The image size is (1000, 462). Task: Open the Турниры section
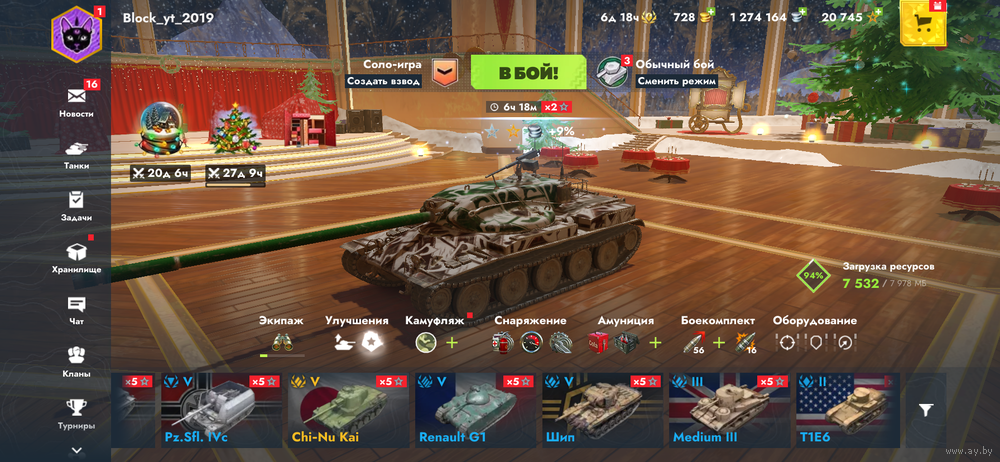(77, 412)
